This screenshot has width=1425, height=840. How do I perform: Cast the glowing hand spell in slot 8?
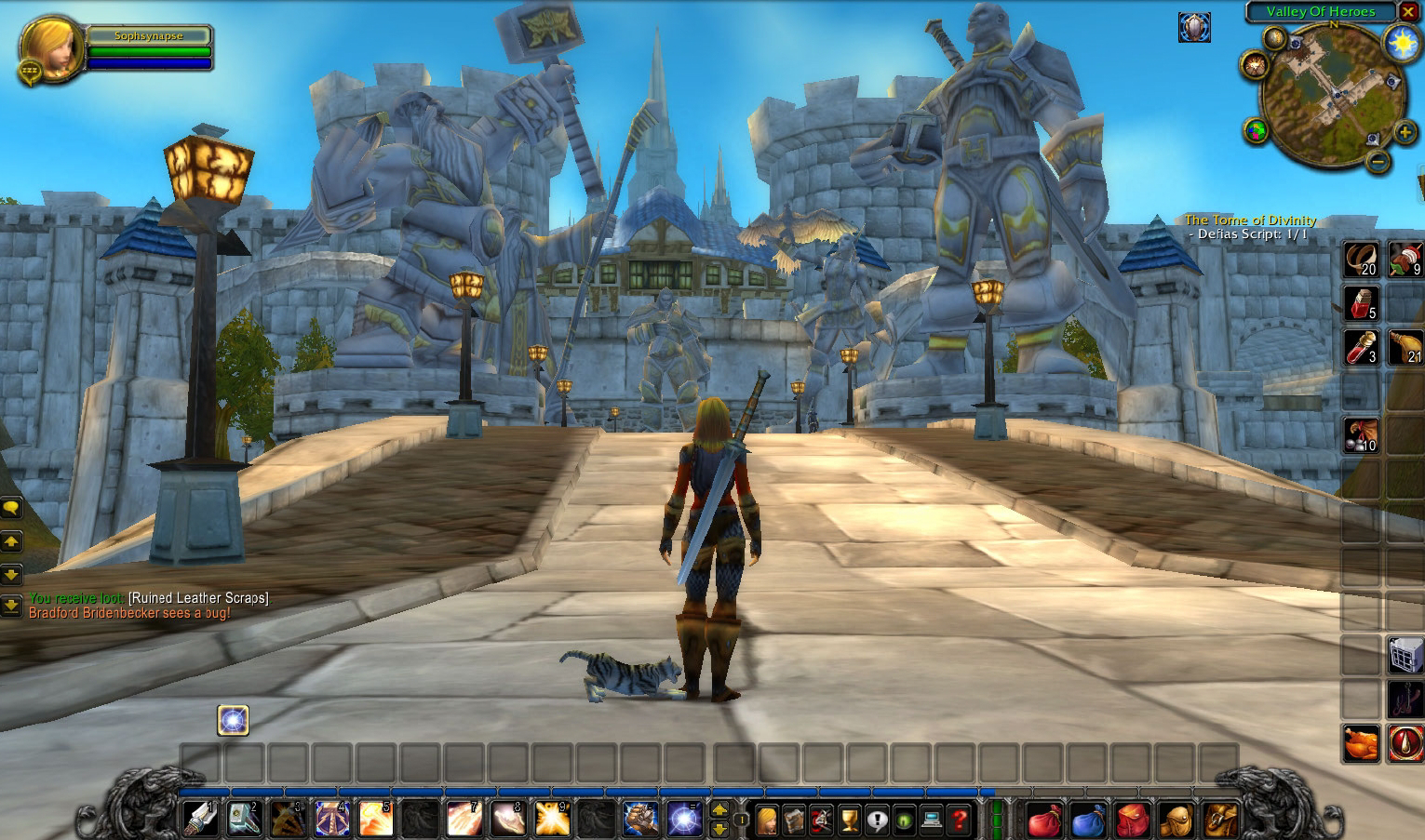coord(508,820)
